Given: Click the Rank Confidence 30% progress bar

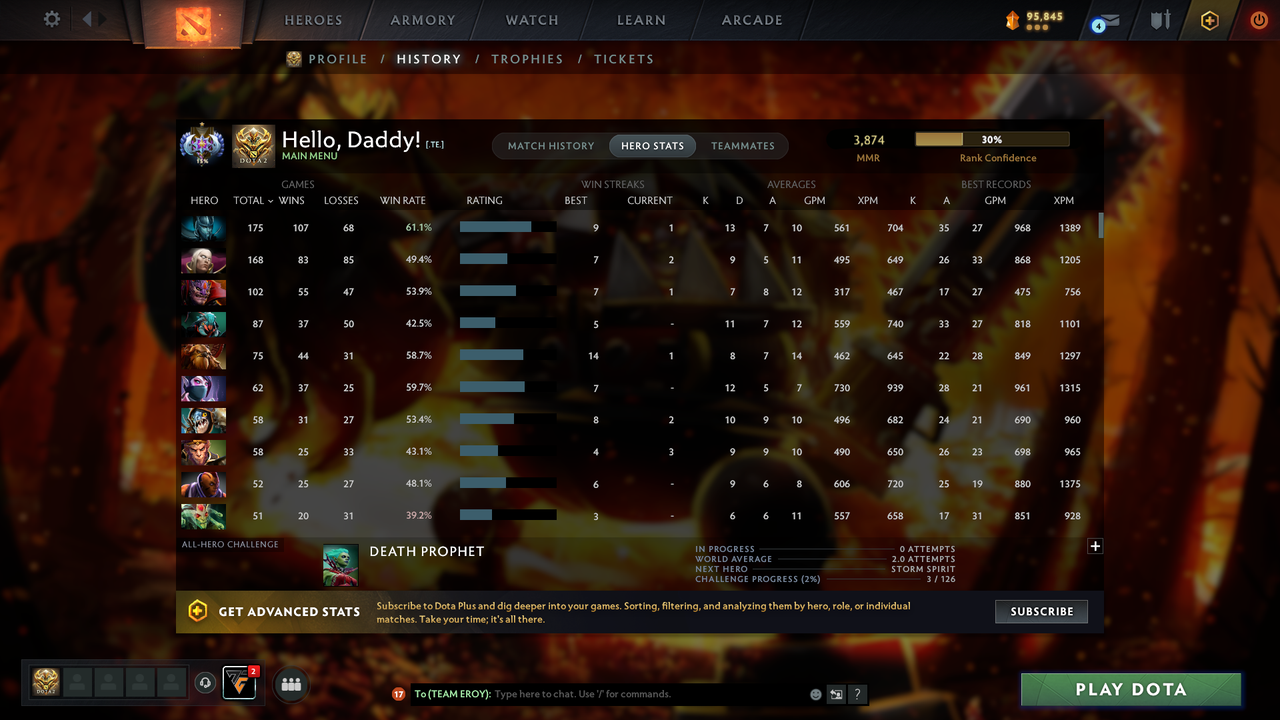Looking at the screenshot, I should (x=991, y=138).
